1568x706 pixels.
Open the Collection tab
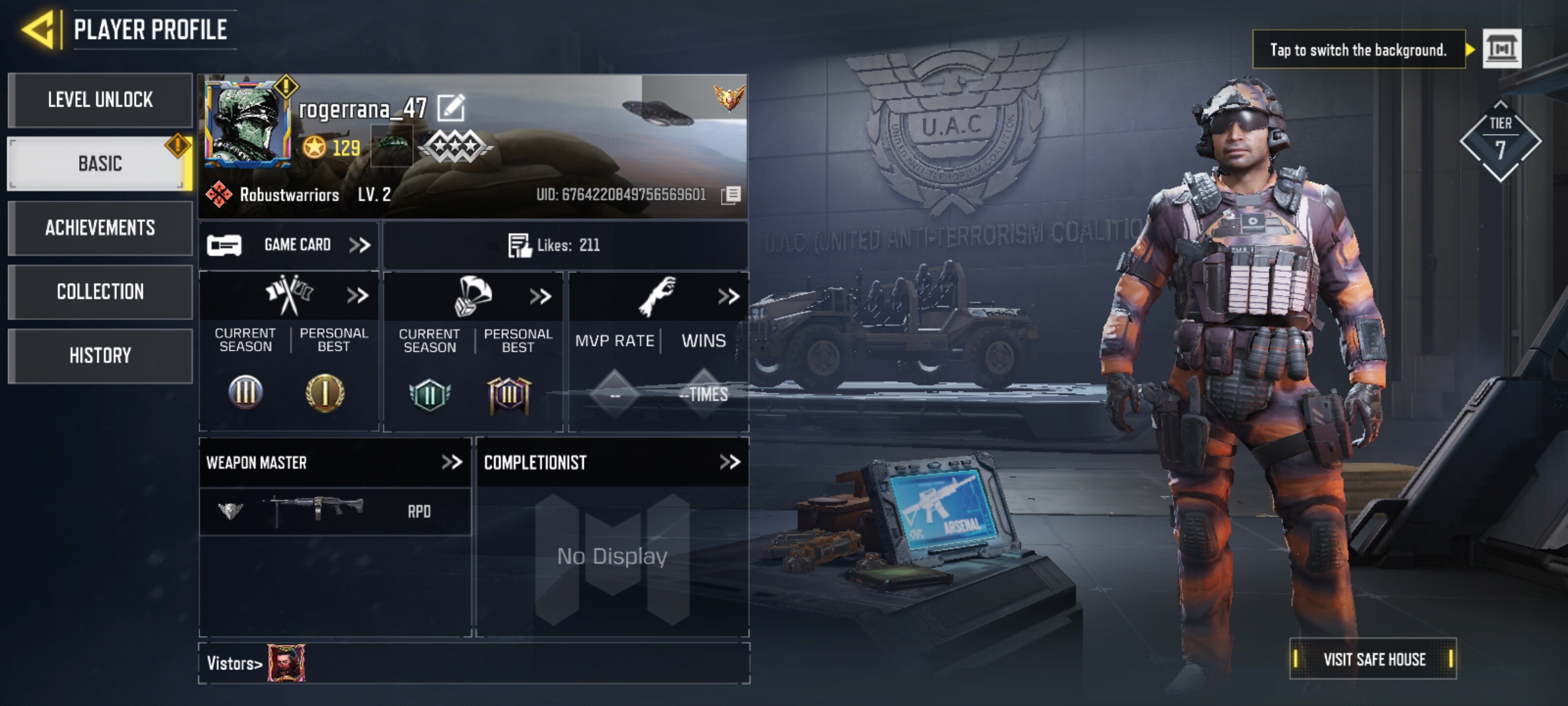pos(101,292)
